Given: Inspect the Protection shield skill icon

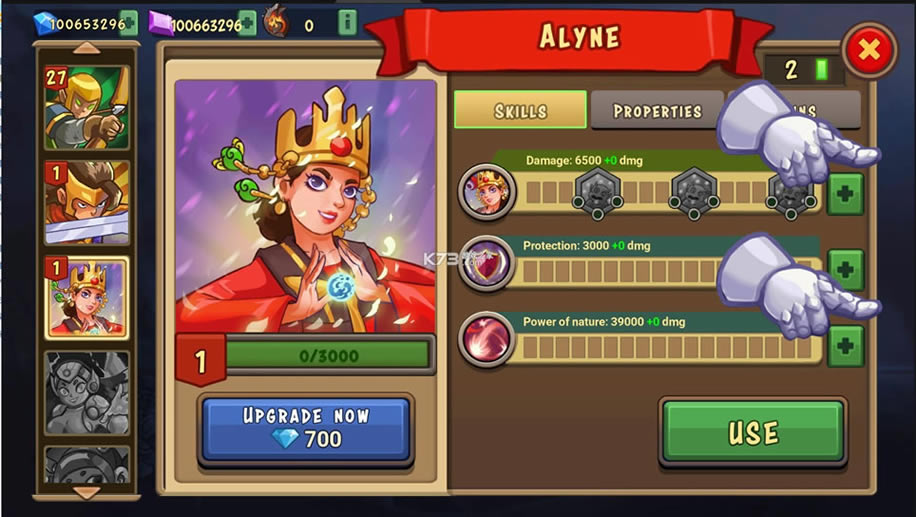Looking at the screenshot, I should (x=487, y=265).
